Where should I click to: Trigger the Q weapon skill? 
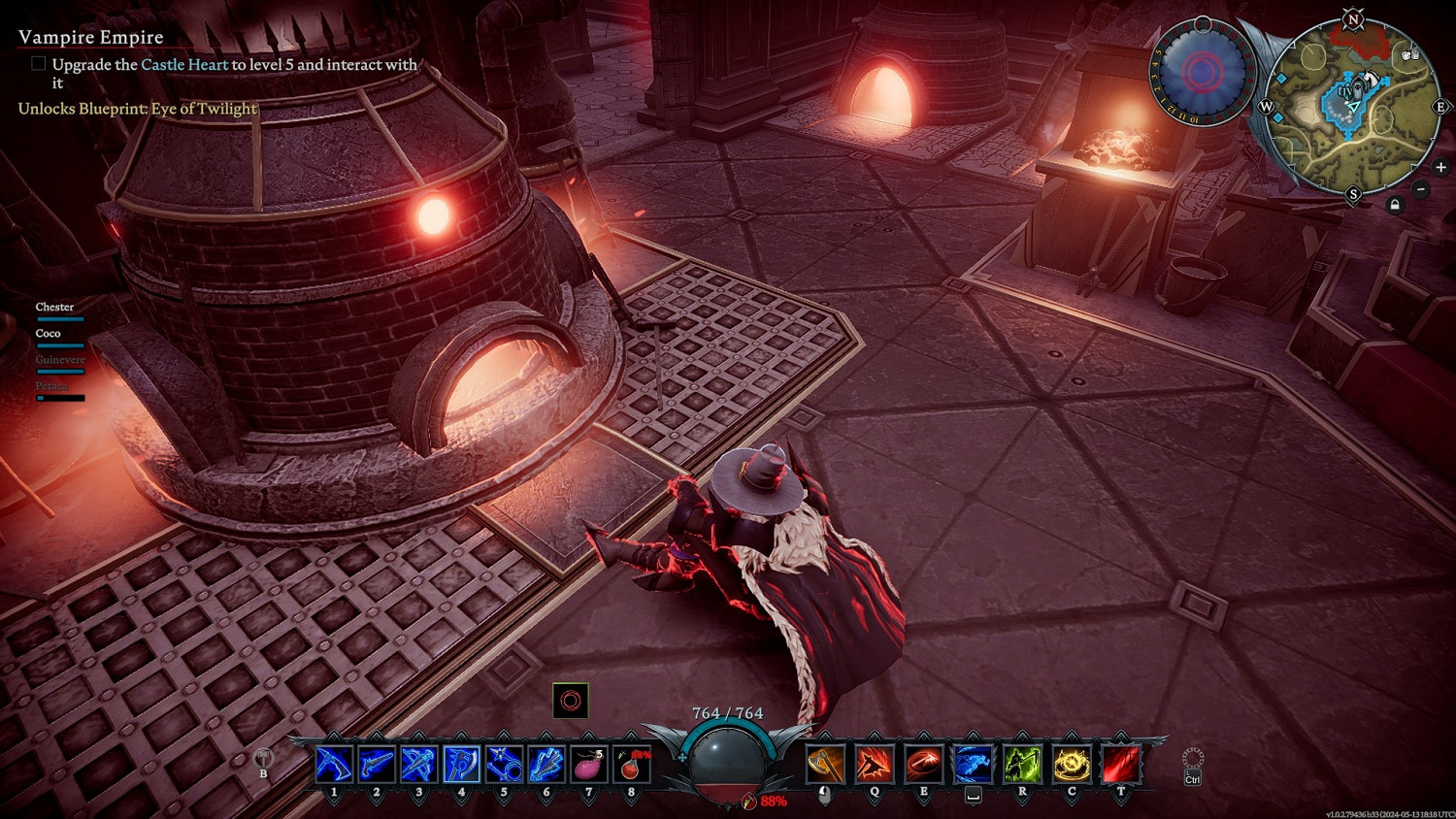click(874, 765)
